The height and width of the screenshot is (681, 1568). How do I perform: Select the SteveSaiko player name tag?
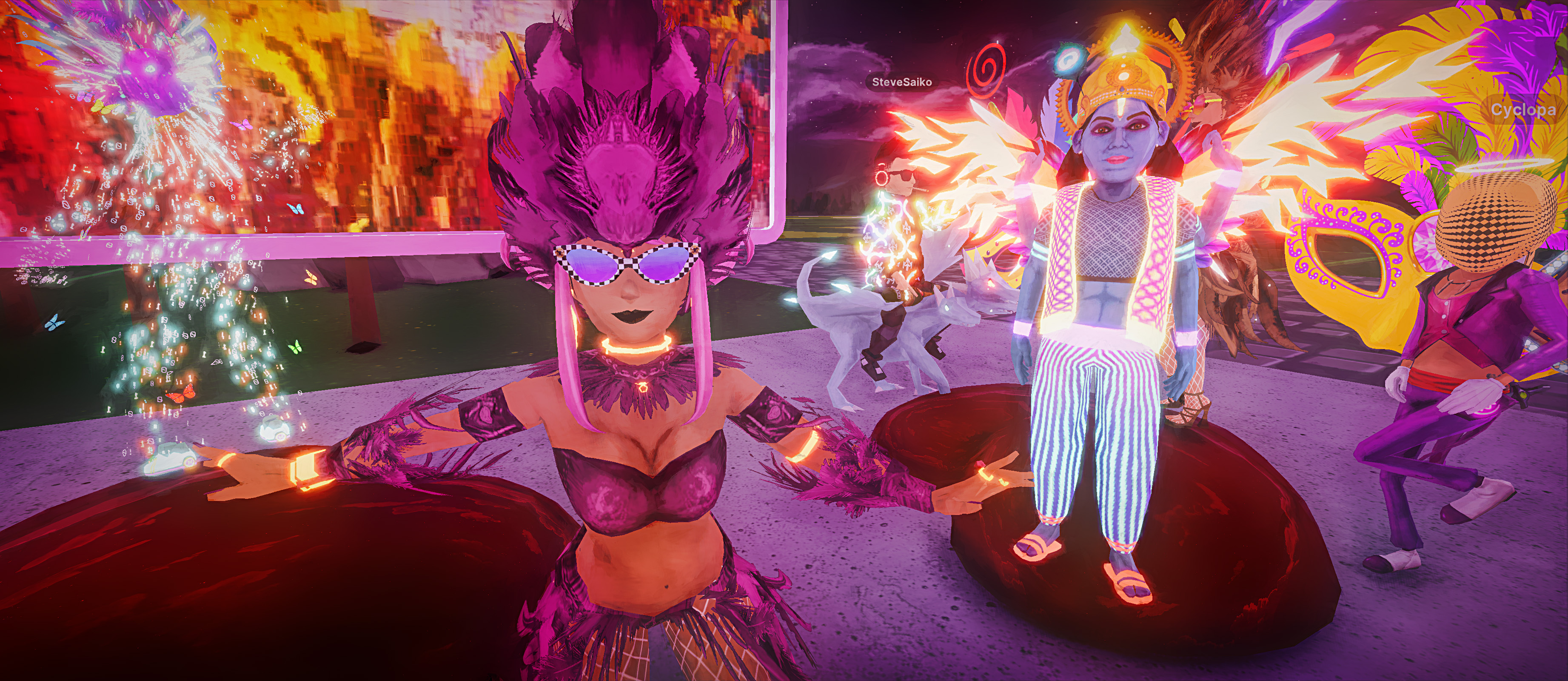(901, 82)
